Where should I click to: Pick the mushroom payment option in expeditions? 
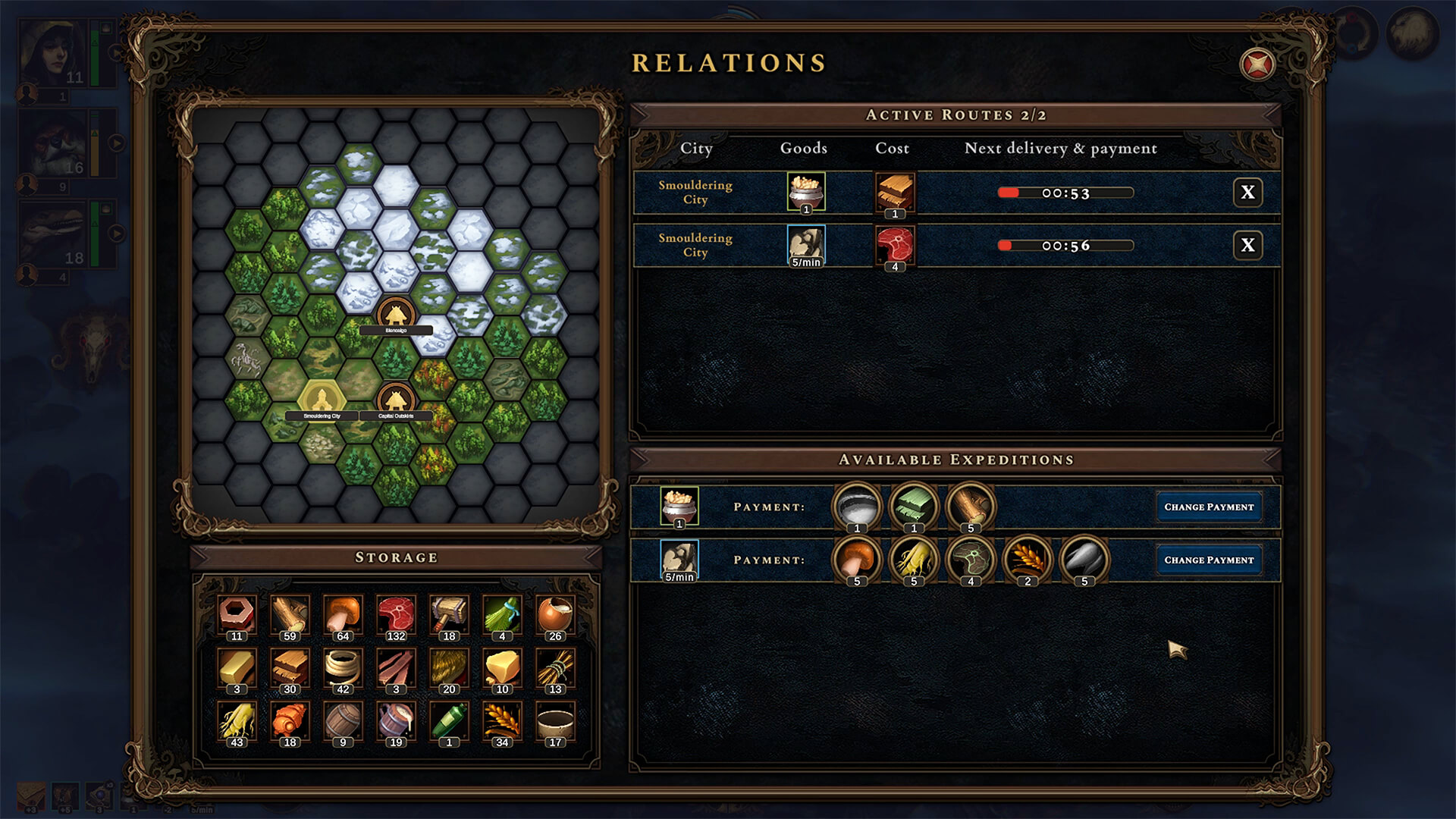[x=857, y=560]
